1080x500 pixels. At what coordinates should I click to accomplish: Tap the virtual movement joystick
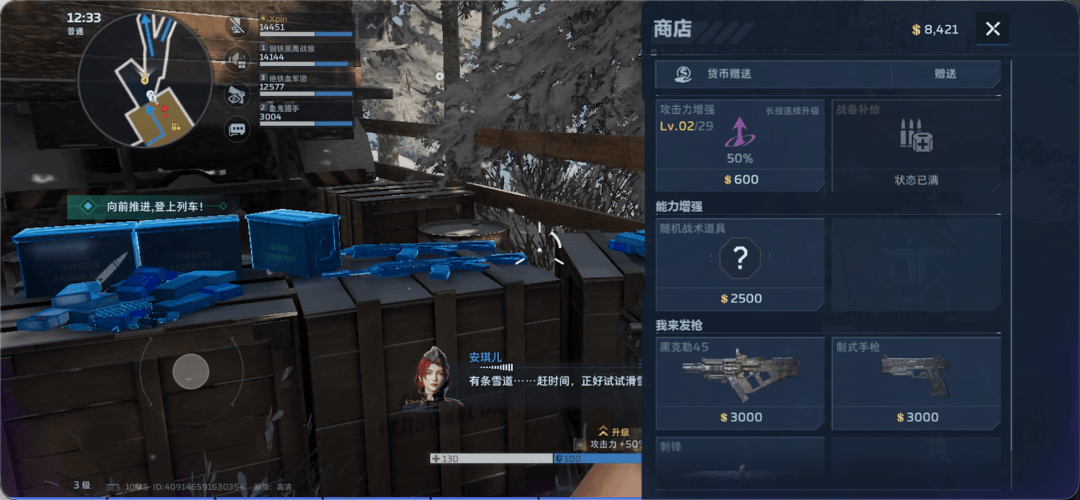[191, 372]
